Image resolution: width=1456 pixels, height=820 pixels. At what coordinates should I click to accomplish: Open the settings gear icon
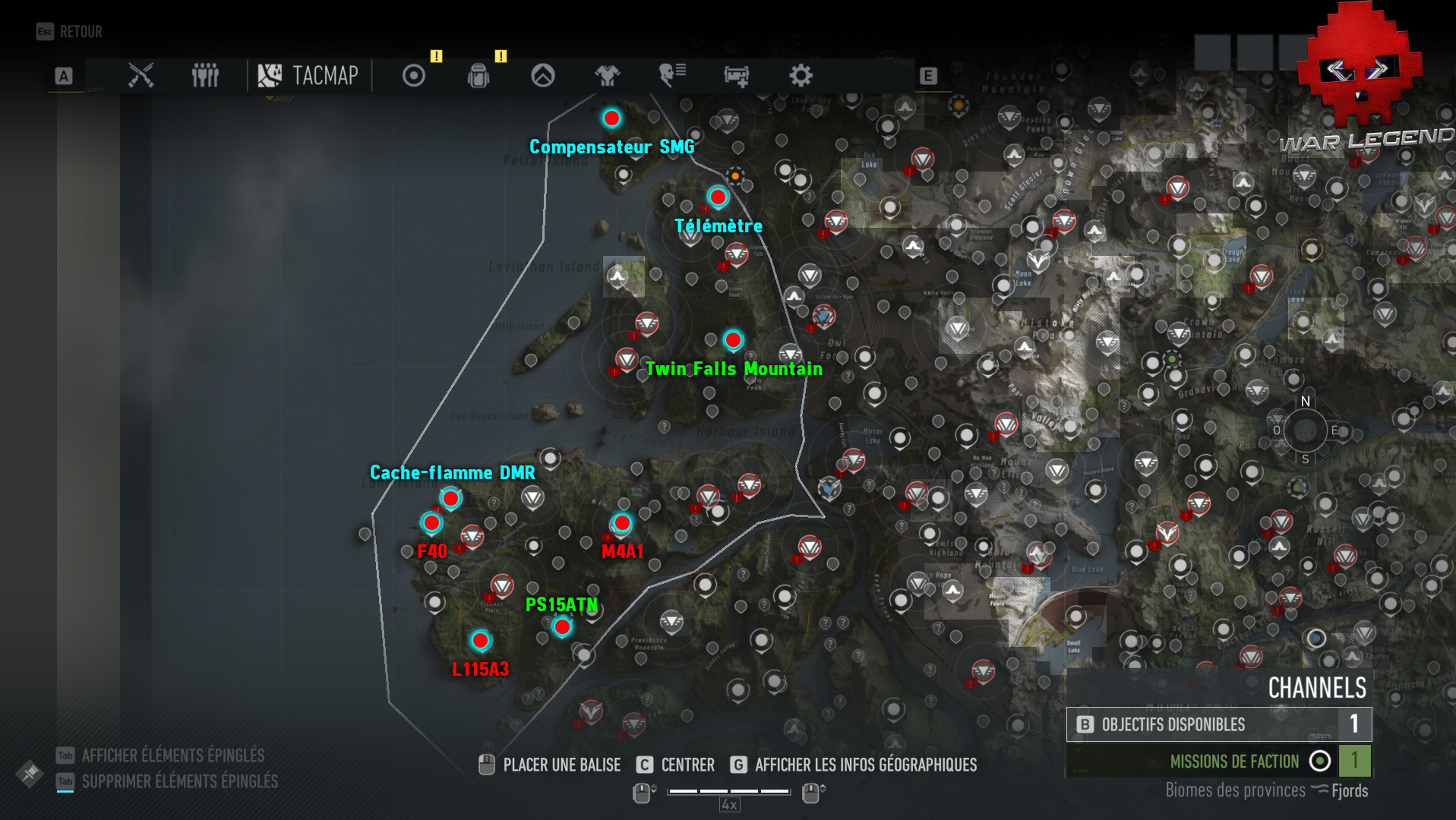[x=800, y=76]
